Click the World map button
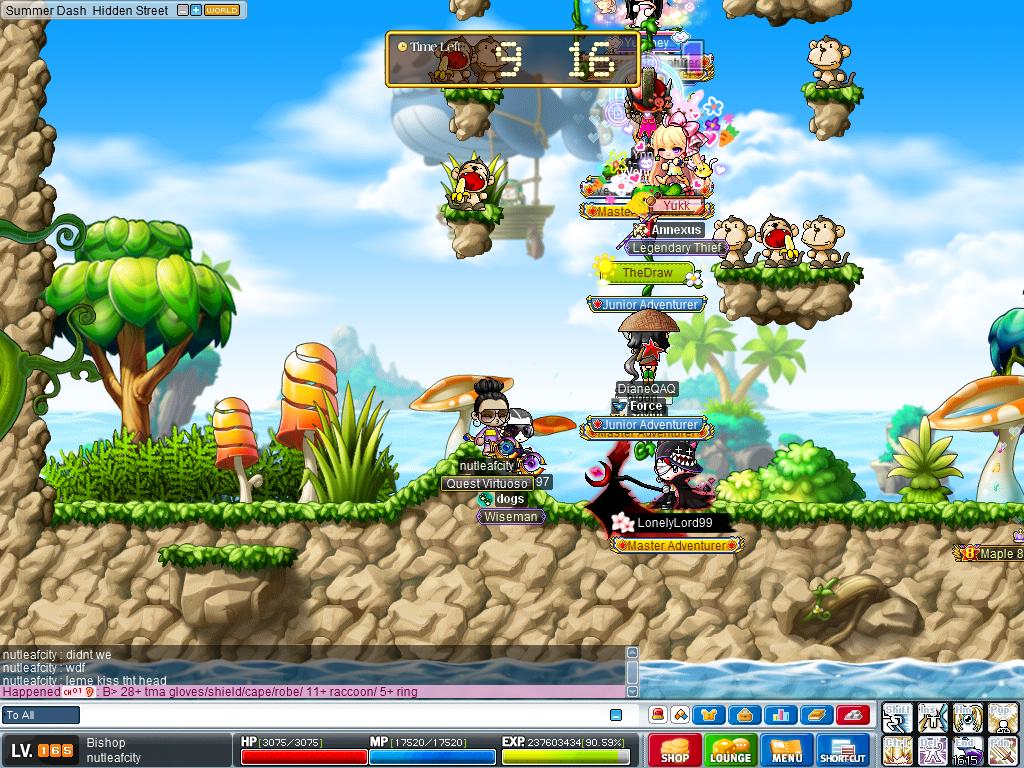Screen dimensions: 1024x768 coord(222,11)
